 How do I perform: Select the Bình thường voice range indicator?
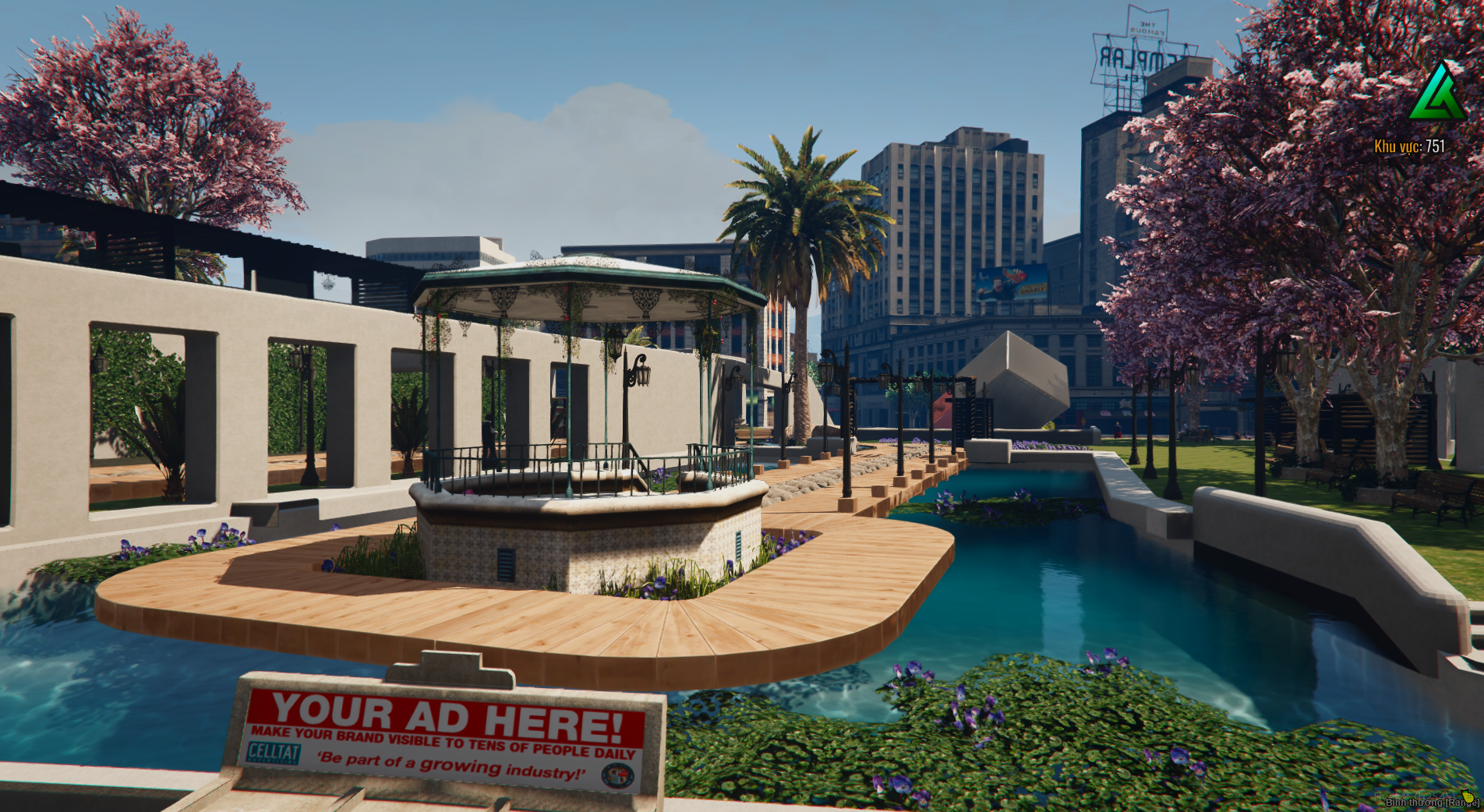[x=1432, y=802]
